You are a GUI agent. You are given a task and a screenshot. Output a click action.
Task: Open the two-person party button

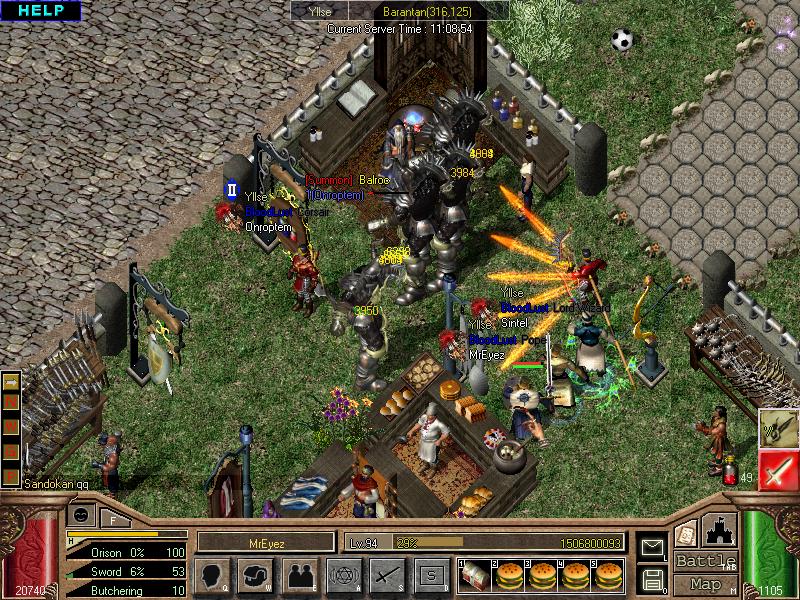click(x=299, y=575)
